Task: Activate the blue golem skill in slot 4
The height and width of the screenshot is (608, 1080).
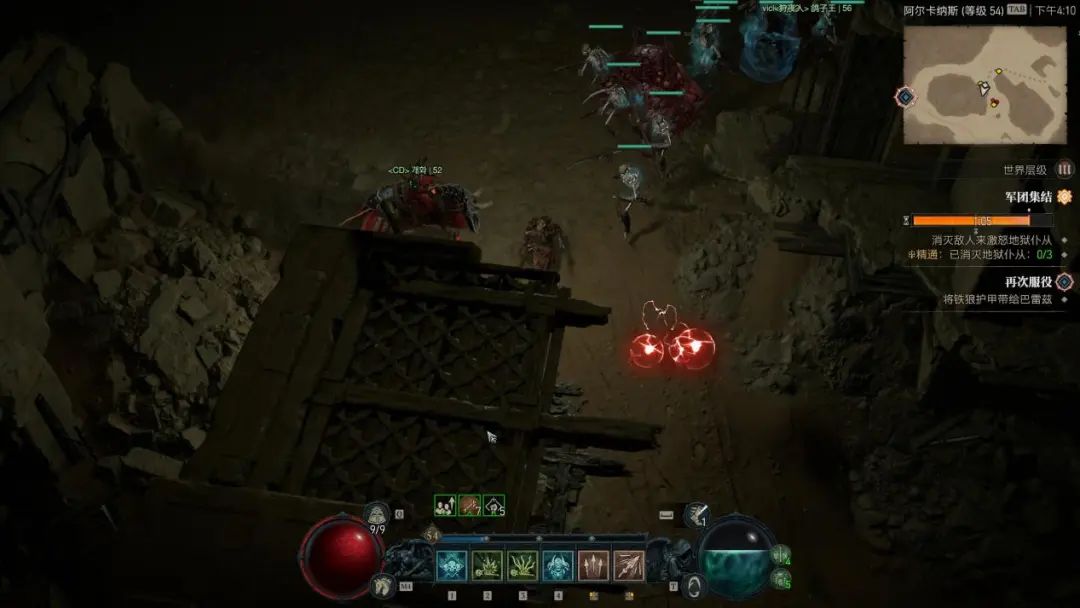Action: (x=558, y=566)
